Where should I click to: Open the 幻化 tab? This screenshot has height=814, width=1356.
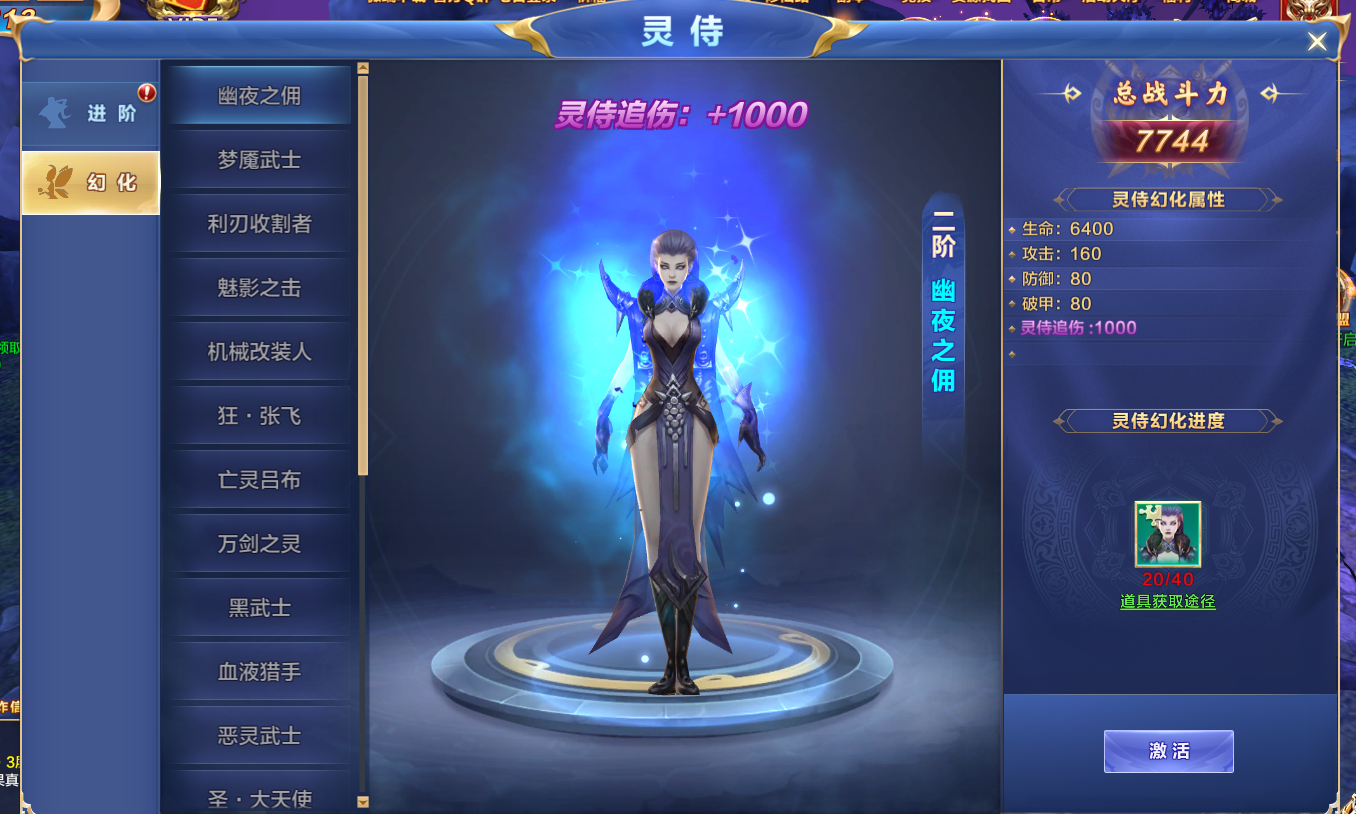pyautogui.click(x=91, y=183)
